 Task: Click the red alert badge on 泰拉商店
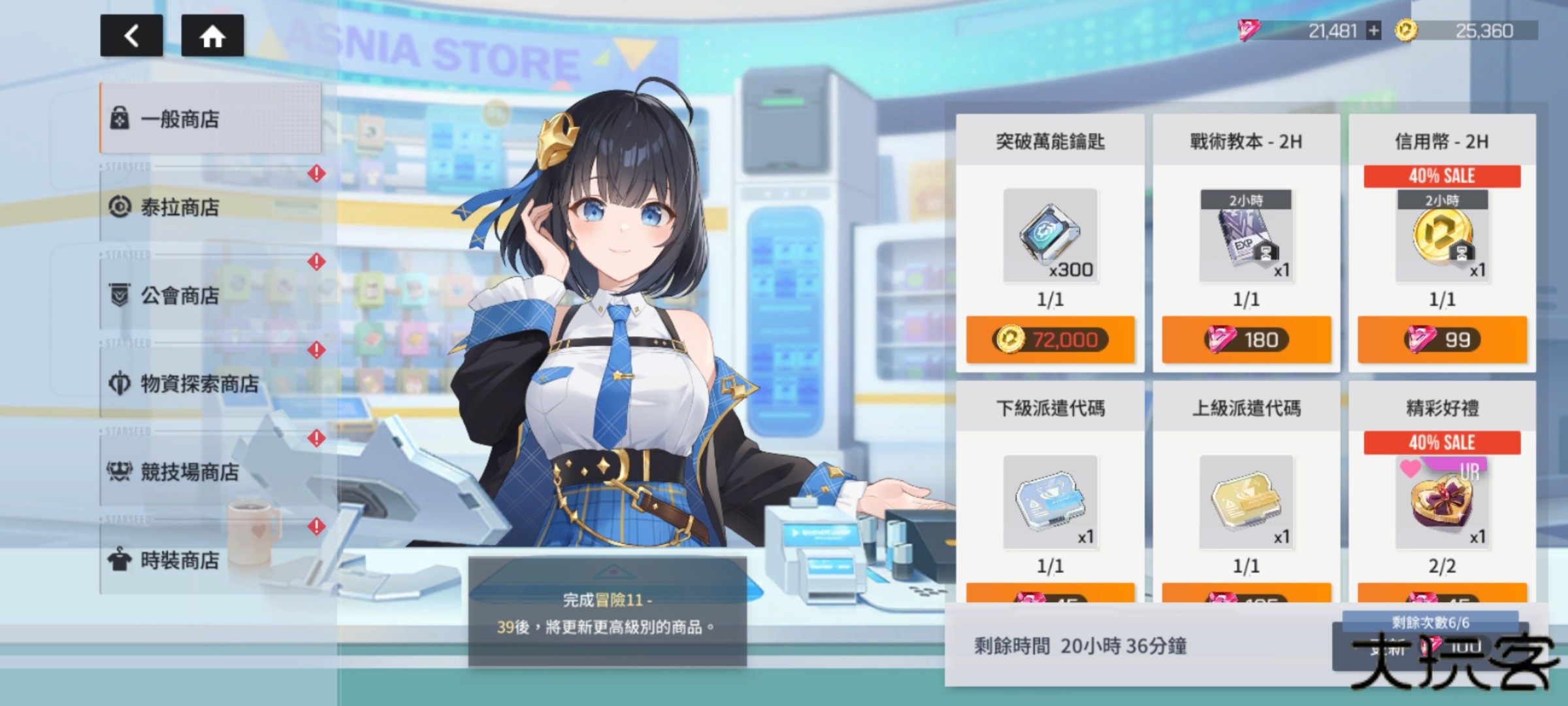click(x=316, y=173)
